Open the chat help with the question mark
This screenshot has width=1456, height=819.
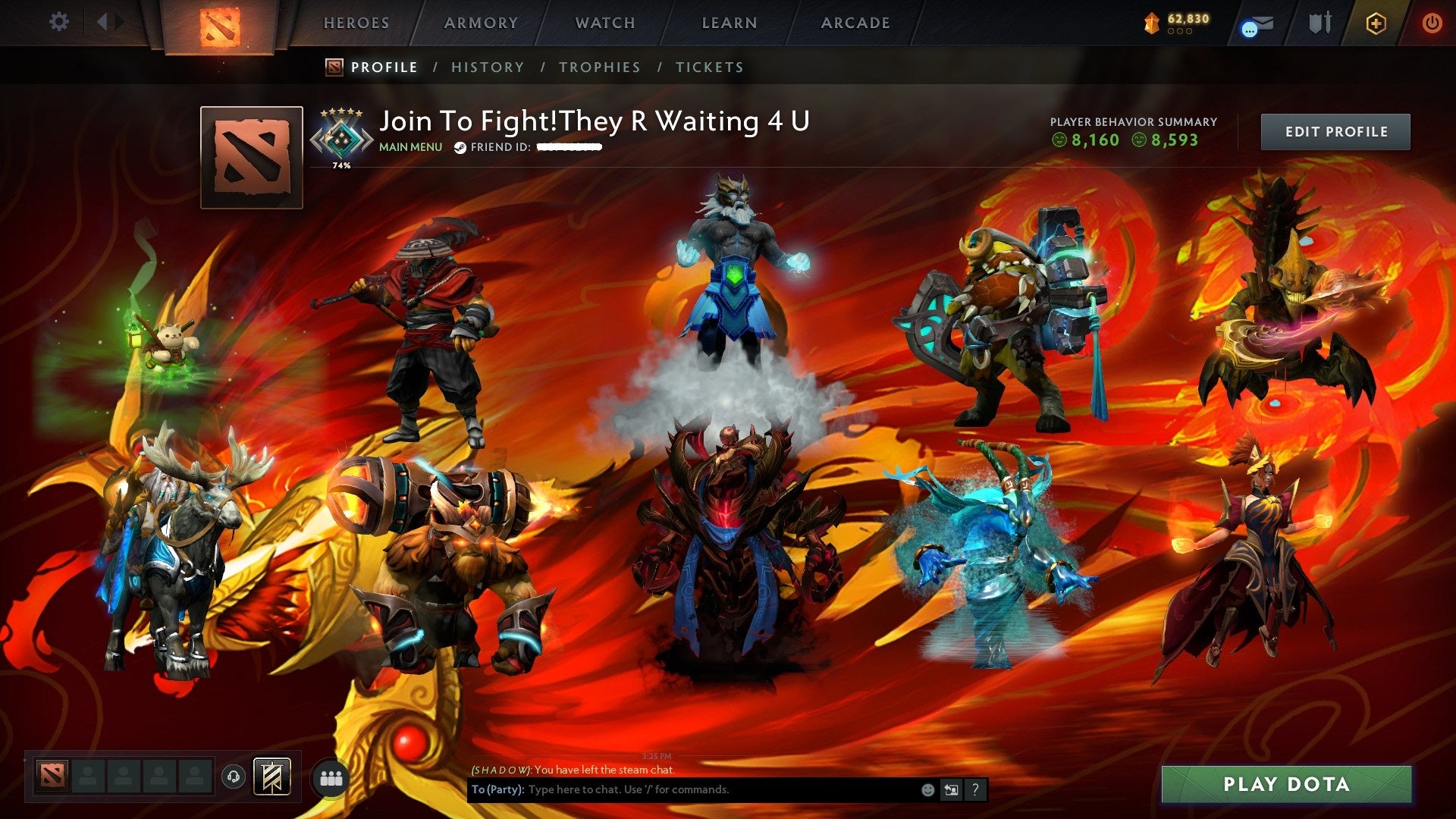click(976, 789)
